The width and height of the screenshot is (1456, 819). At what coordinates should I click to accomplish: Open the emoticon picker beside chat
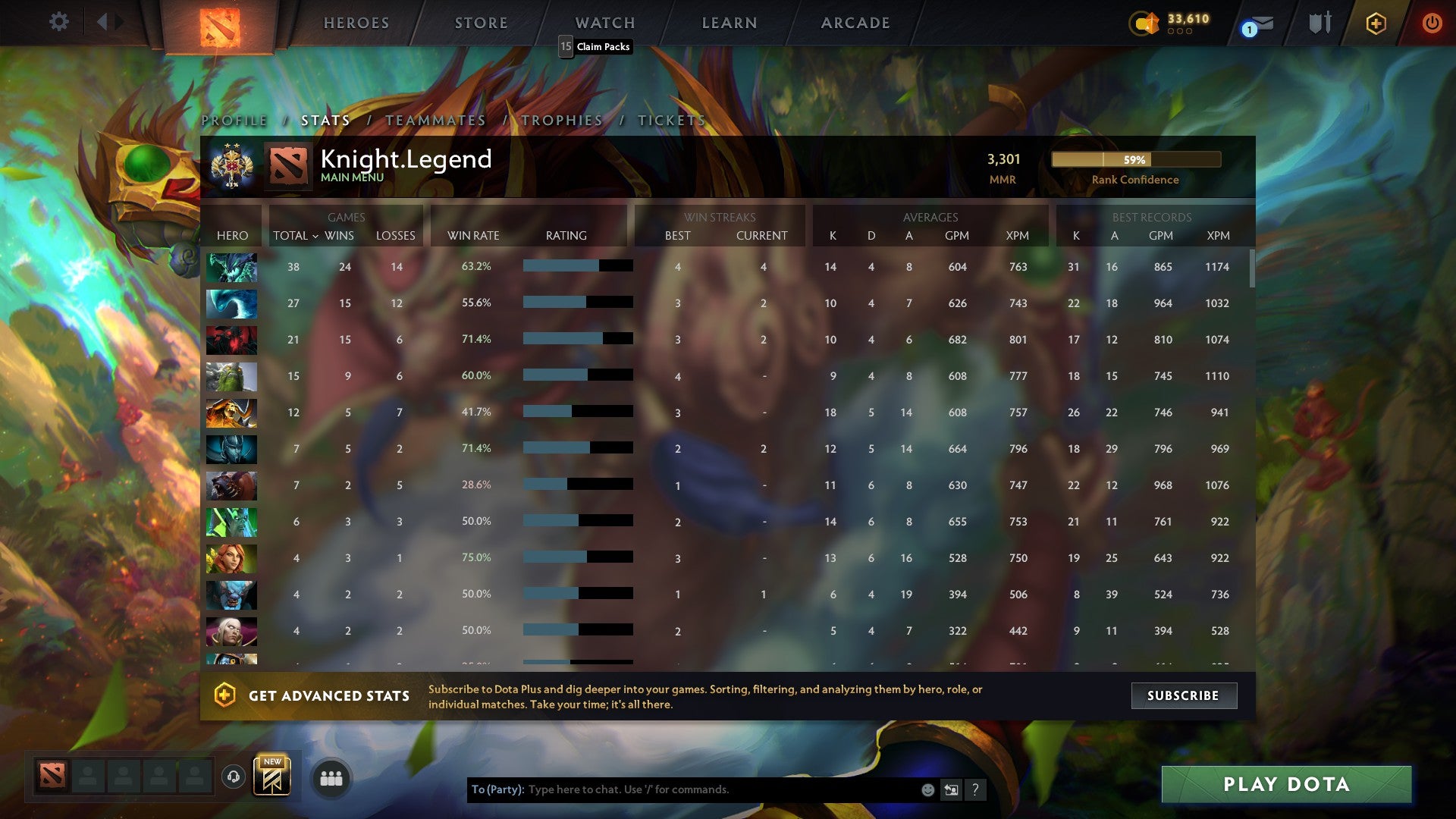tap(927, 789)
